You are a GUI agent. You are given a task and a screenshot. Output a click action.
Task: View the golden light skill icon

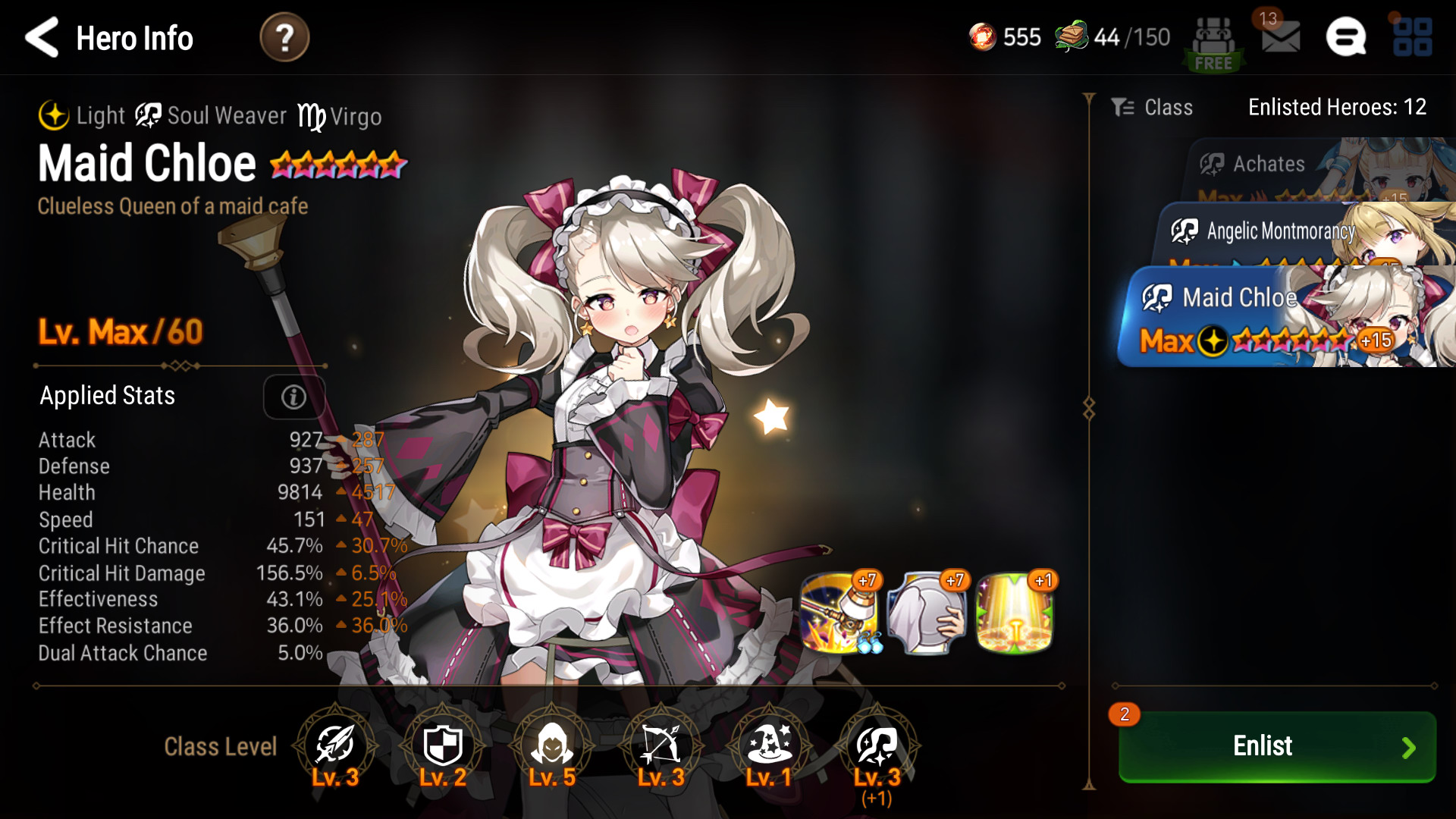point(1015,613)
